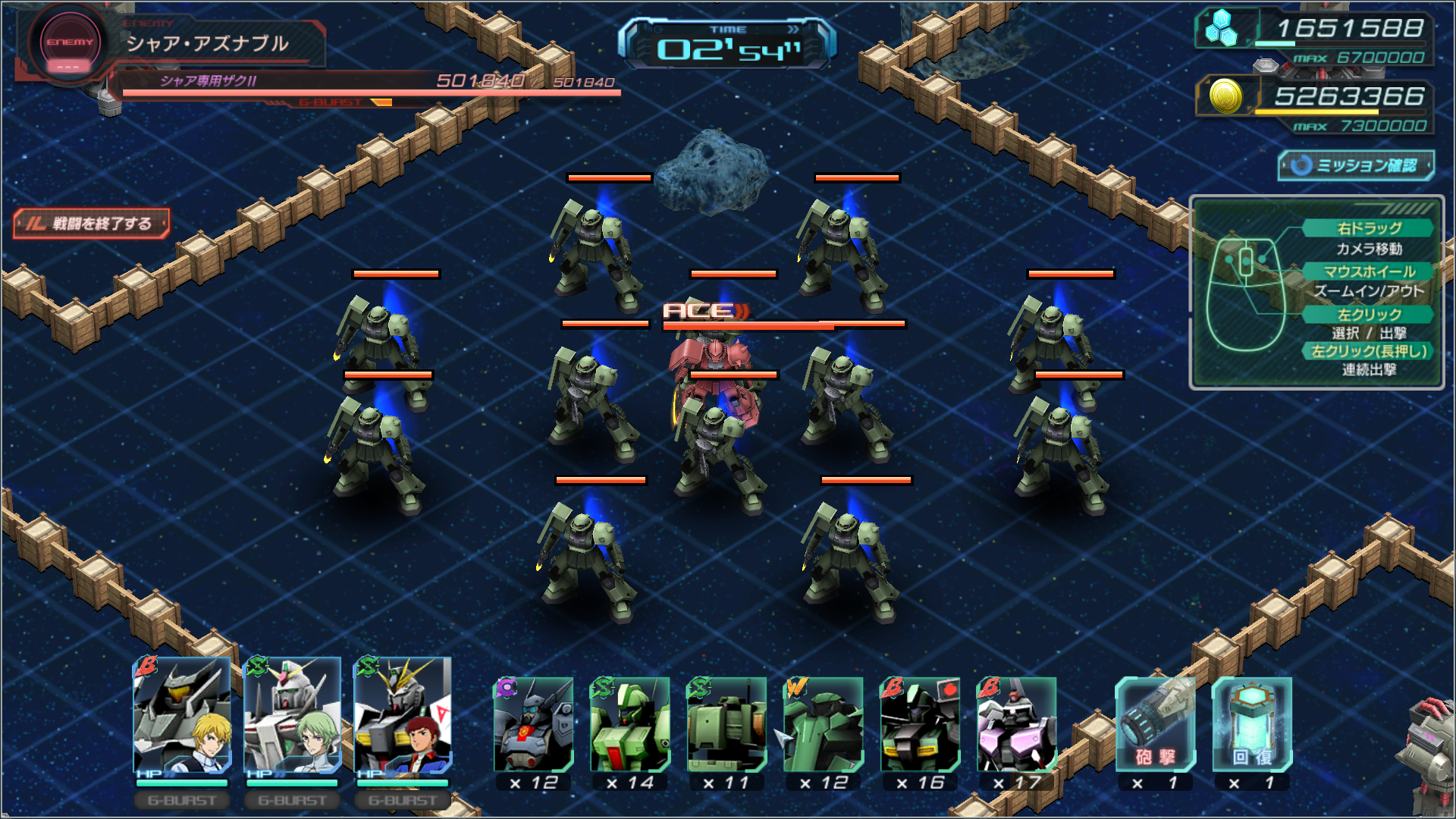This screenshot has height=819, width=1456.
Task: Activate G-BURST under the blond pilot card
Action: pyautogui.click(x=182, y=800)
